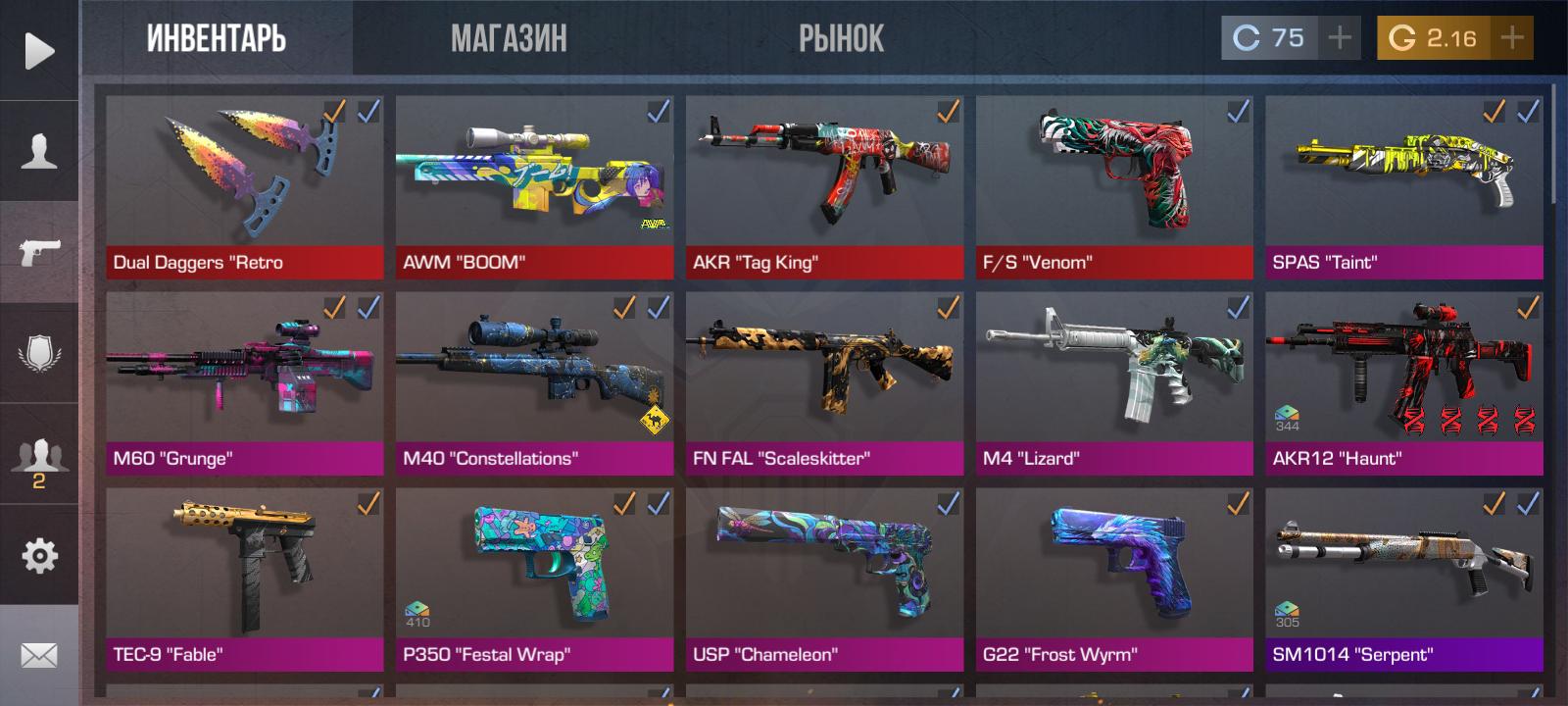Open the Рынок tab
This screenshot has height=706, width=1568.
pyautogui.click(x=841, y=39)
